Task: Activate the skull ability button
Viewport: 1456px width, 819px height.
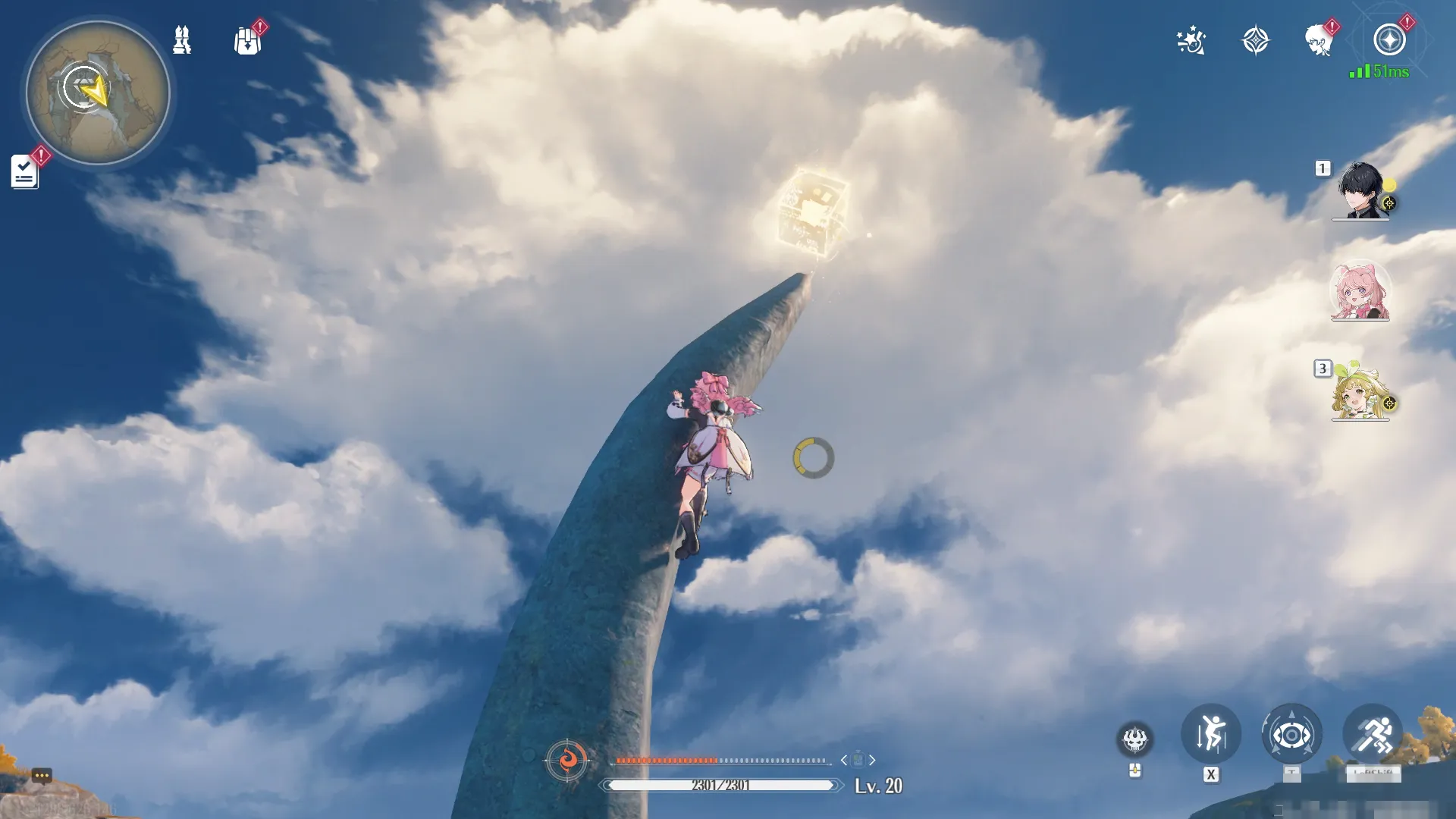Action: point(1134,739)
